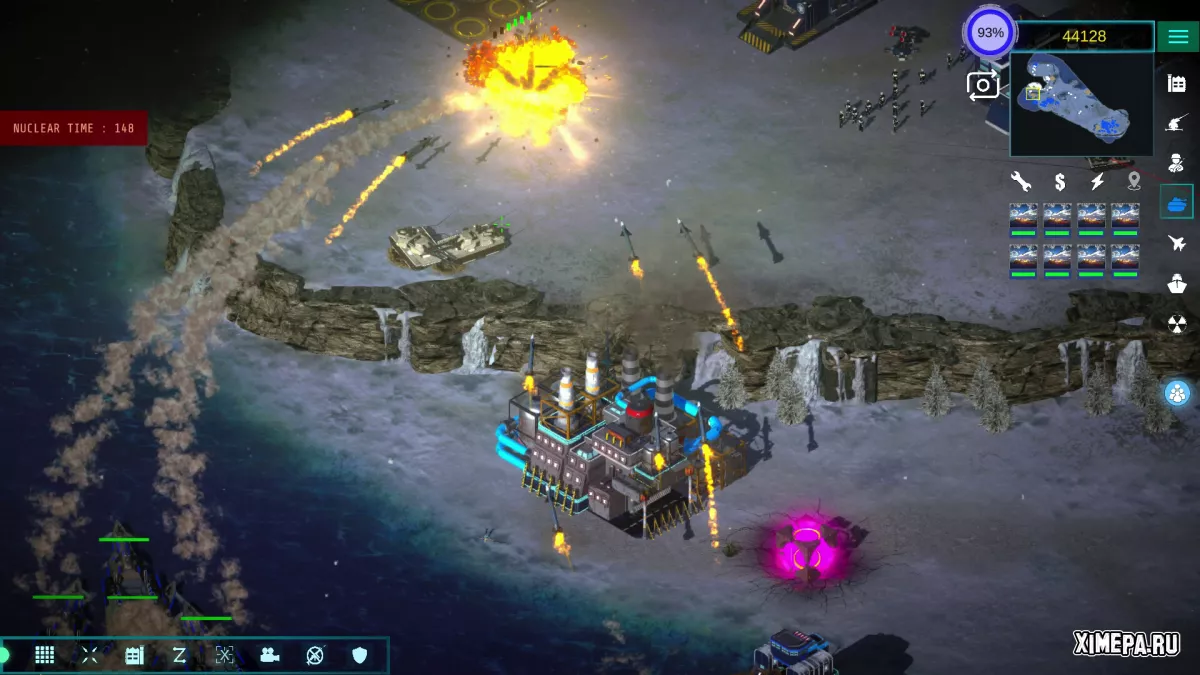Open the defense turret build tab
The height and width of the screenshot is (675, 1200).
click(1177, 123)
